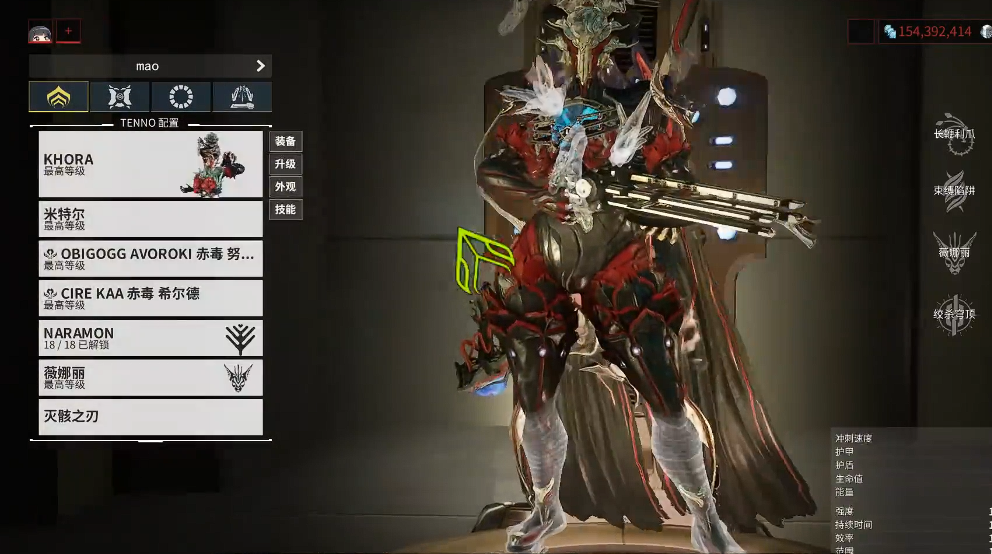Screen dimensions: 992x554
Task: Open the CIRE KAA 赤毒 希尔德 slot
Action: coord(150,298)
